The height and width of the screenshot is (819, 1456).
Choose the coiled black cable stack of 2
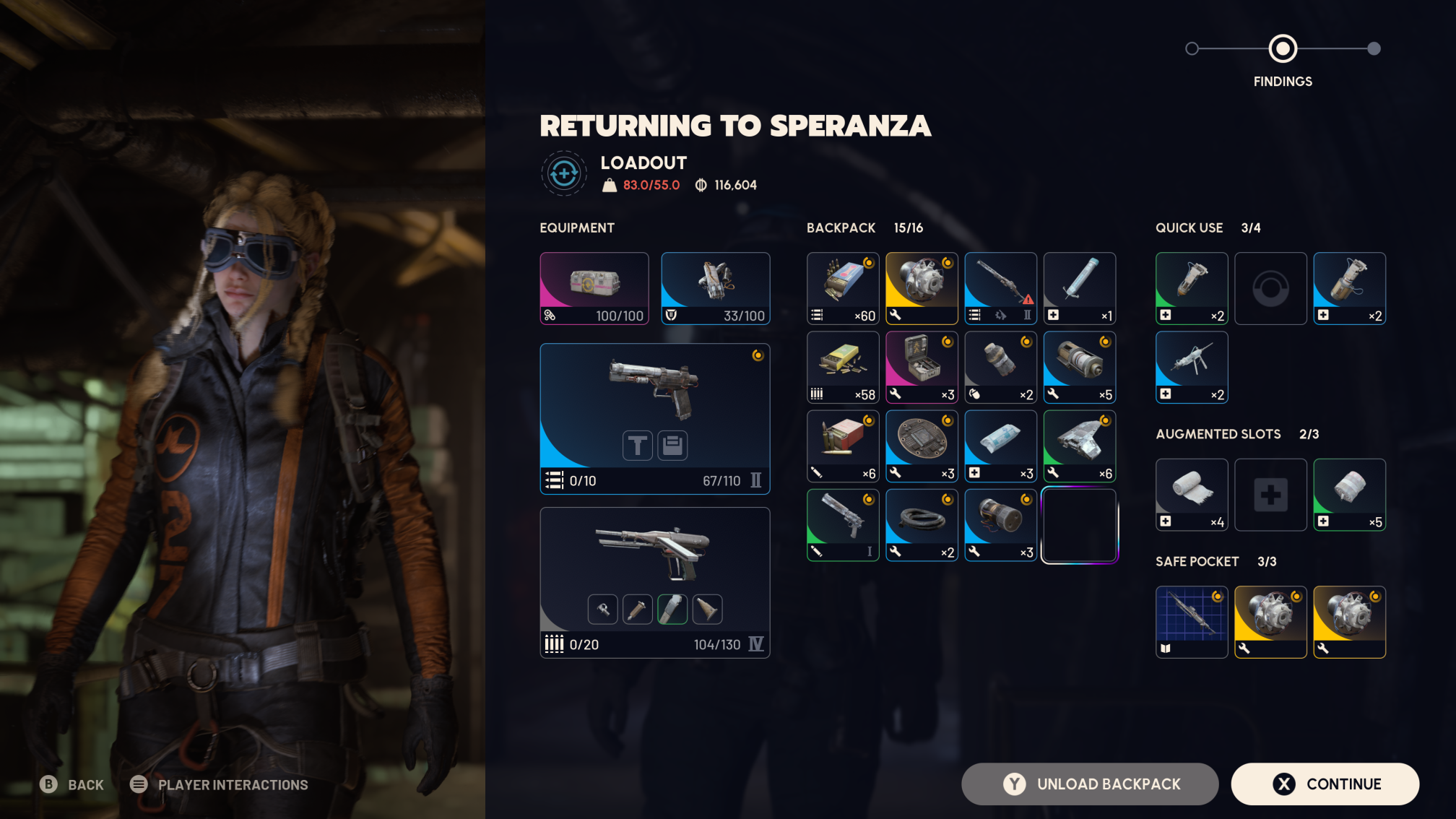pos(922,525)
